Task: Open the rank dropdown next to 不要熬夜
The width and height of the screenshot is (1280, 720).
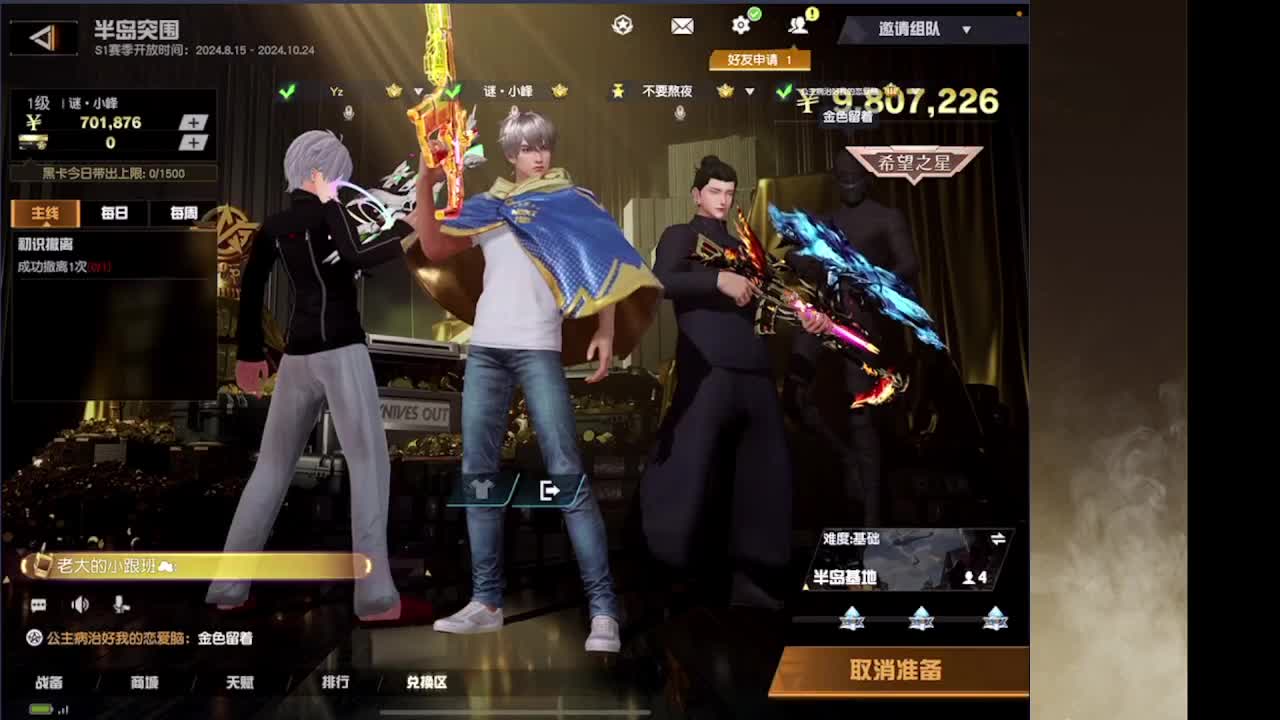Action: coord(749,92)
